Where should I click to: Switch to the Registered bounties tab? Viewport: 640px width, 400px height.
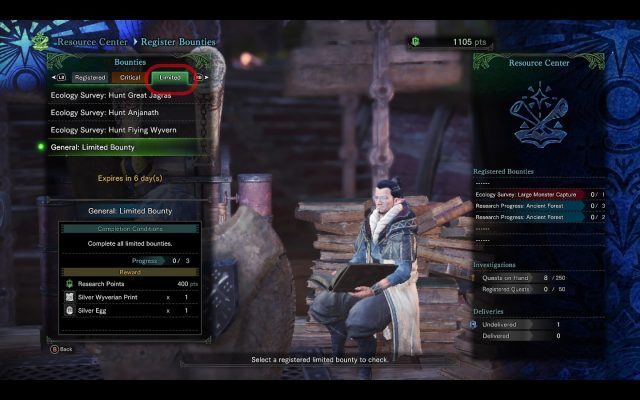[x=90, y=77]
